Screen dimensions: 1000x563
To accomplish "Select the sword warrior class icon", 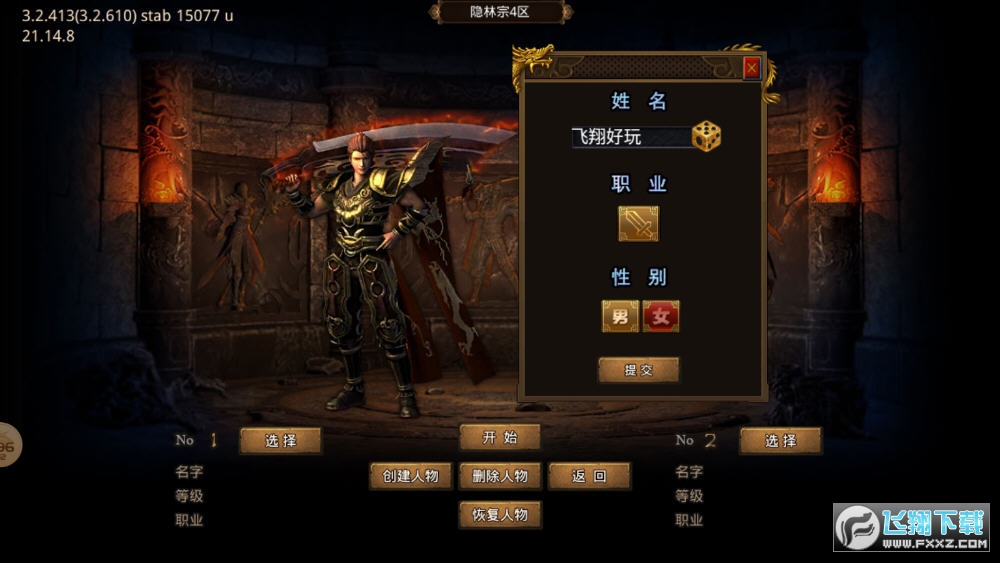I will tap(638, 224).
